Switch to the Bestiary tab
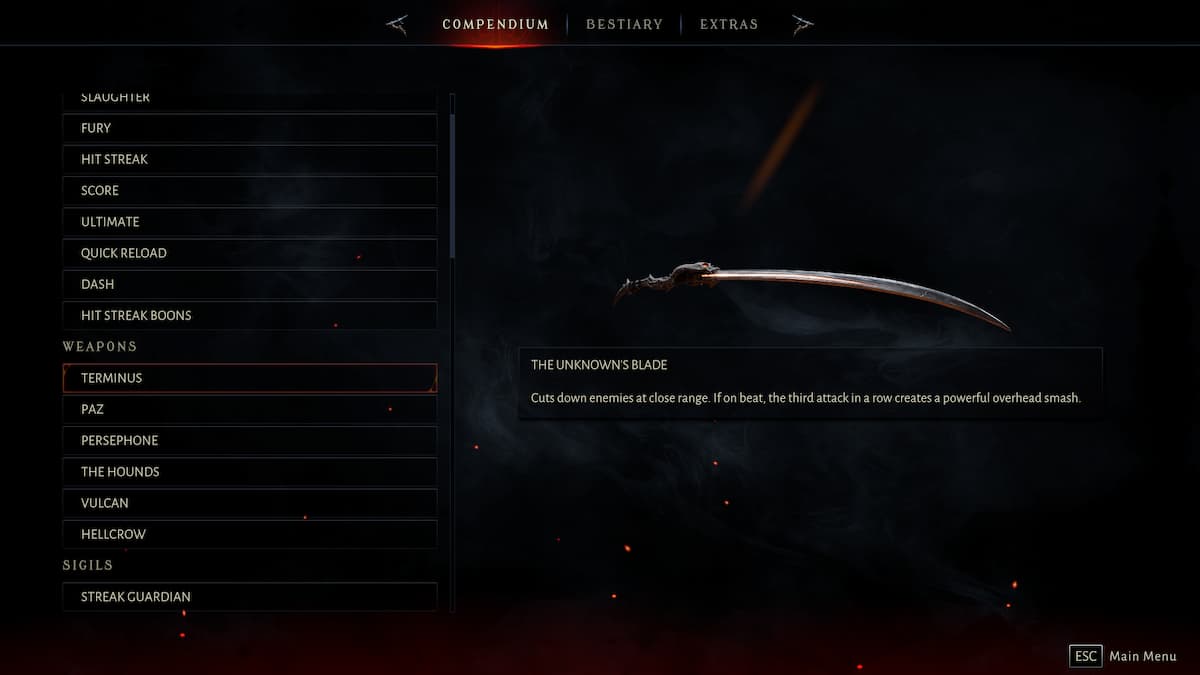This screenshot has height=675, width=1200. (623, 24)
